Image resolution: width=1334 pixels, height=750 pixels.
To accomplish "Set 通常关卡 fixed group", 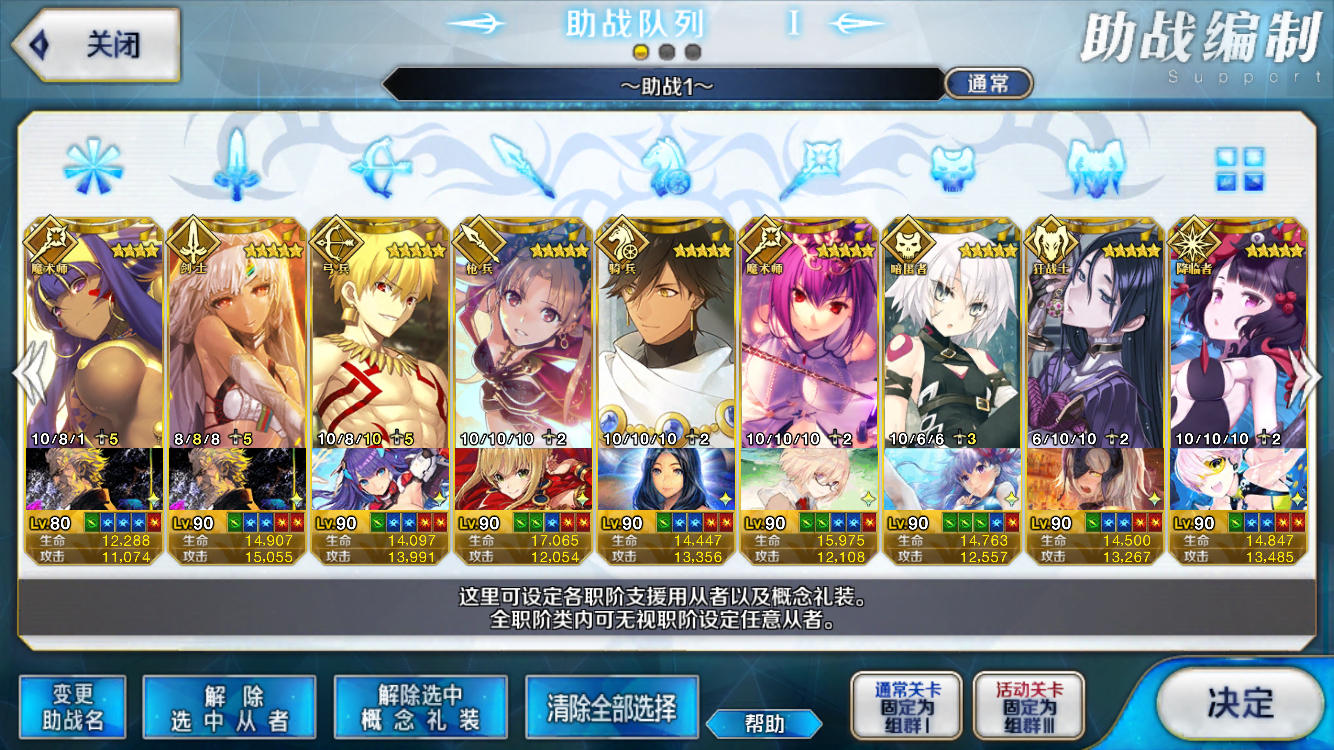I will (906, 706).
